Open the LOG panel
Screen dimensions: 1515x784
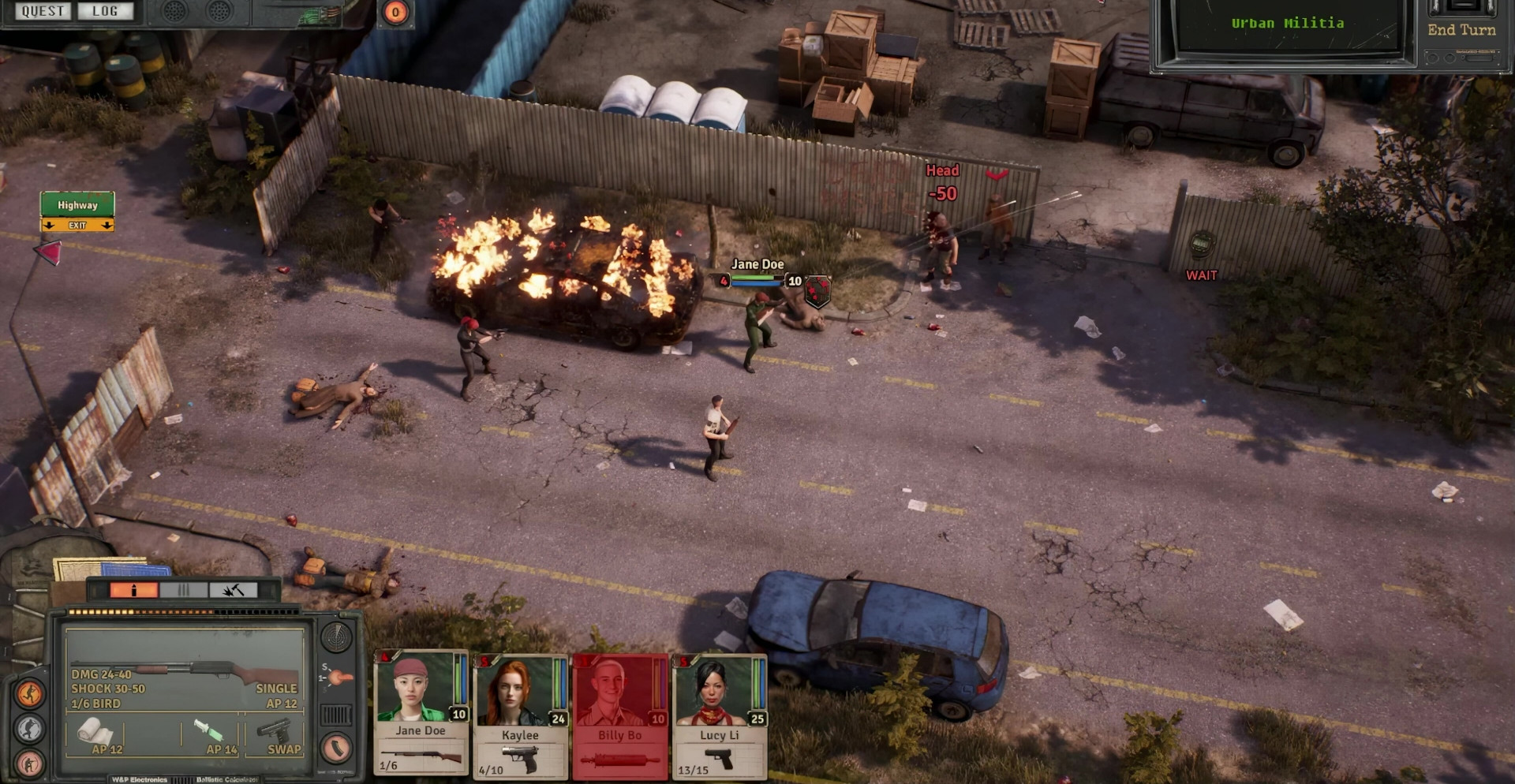[105, 11]
